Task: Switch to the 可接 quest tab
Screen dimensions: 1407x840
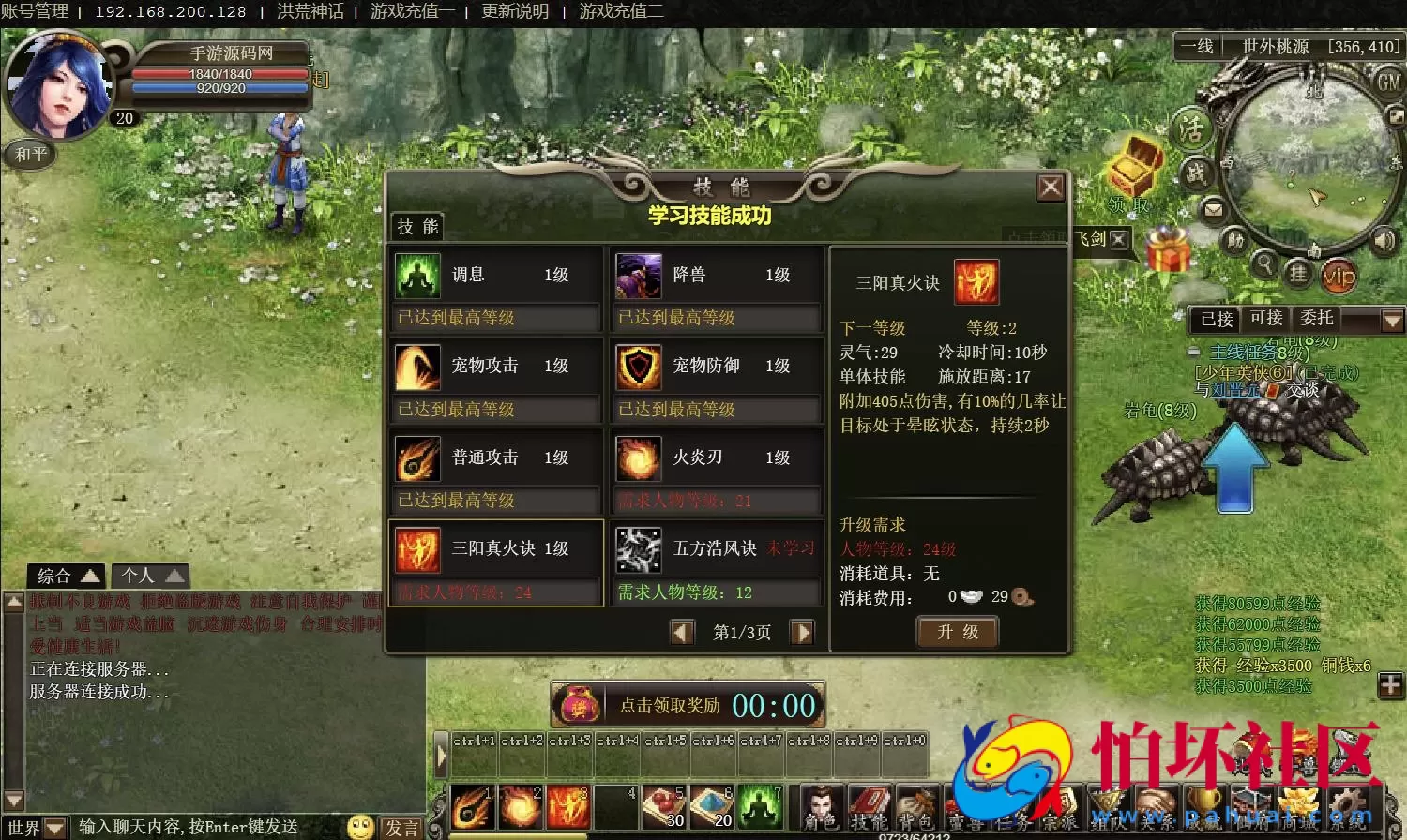Action: 1267,319
